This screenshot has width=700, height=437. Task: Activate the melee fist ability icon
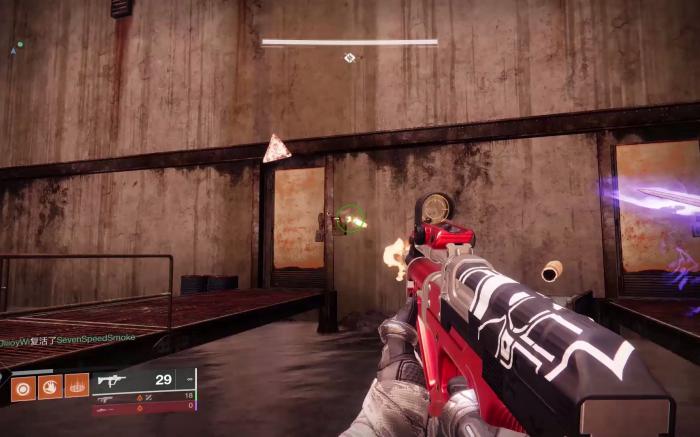click(x=50, y=386)
